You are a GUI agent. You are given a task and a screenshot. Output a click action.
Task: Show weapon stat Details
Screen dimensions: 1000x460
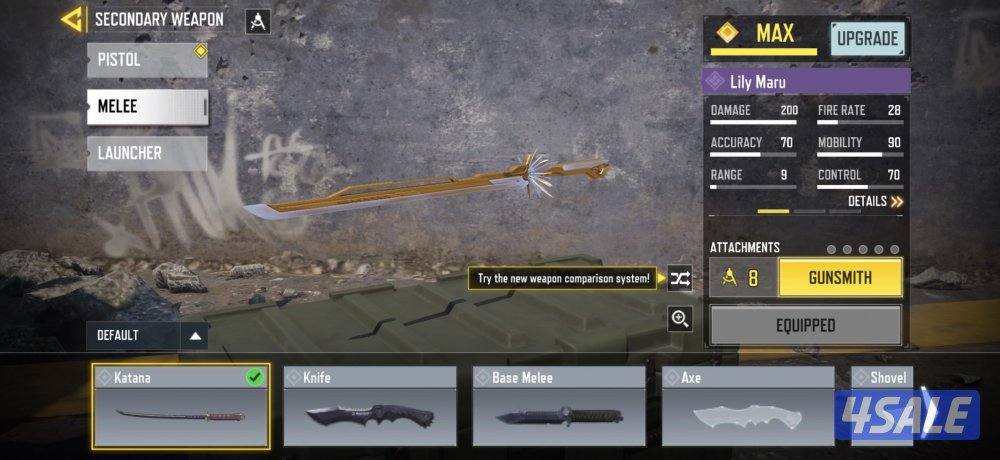point(875,201)
